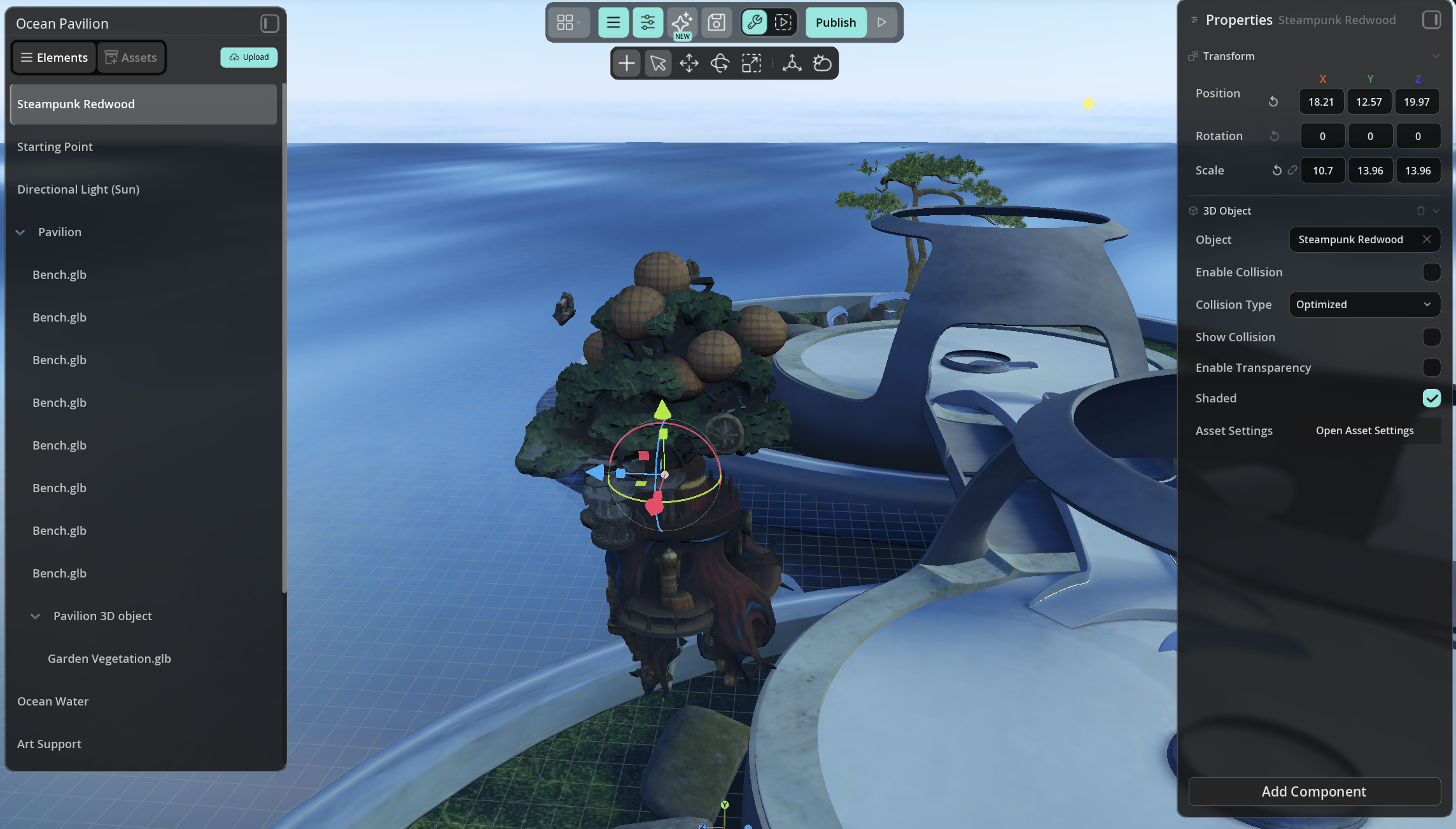
Task: Edit the Position X value field
Action: coord(1321,102)
